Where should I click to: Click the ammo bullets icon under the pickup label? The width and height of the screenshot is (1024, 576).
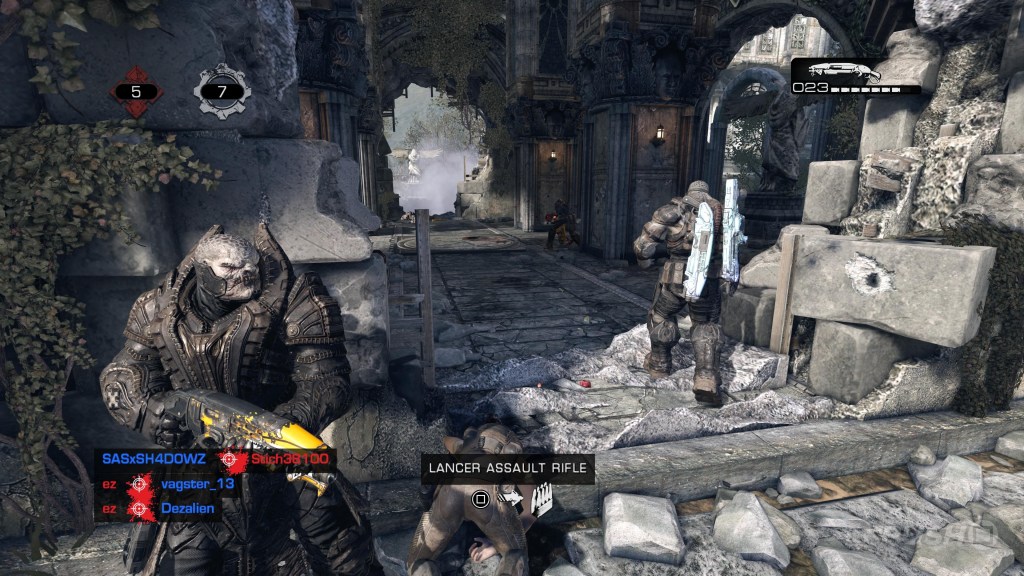(542, 498)
